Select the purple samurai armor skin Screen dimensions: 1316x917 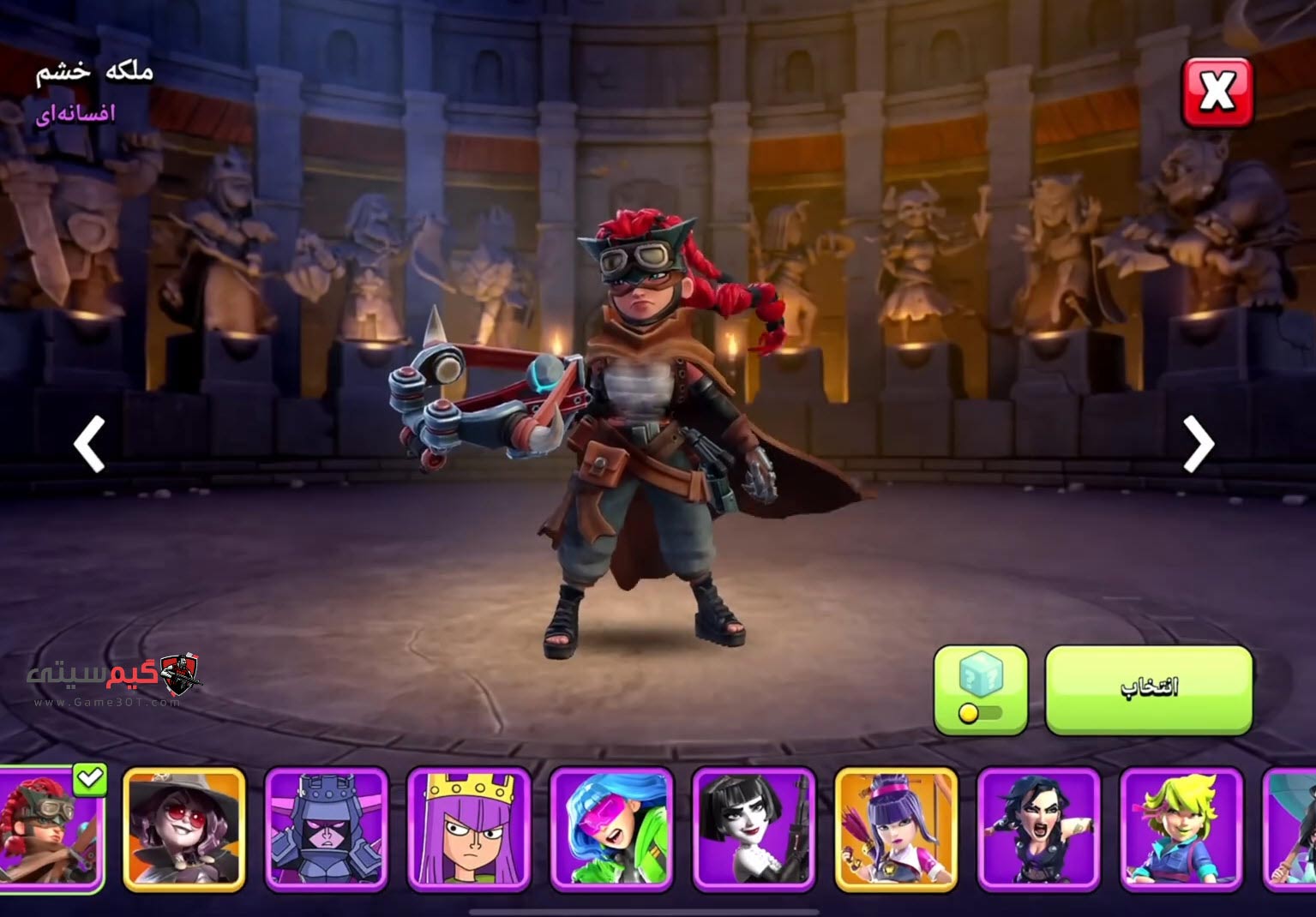pyautogui.click(x=327, y=828)
